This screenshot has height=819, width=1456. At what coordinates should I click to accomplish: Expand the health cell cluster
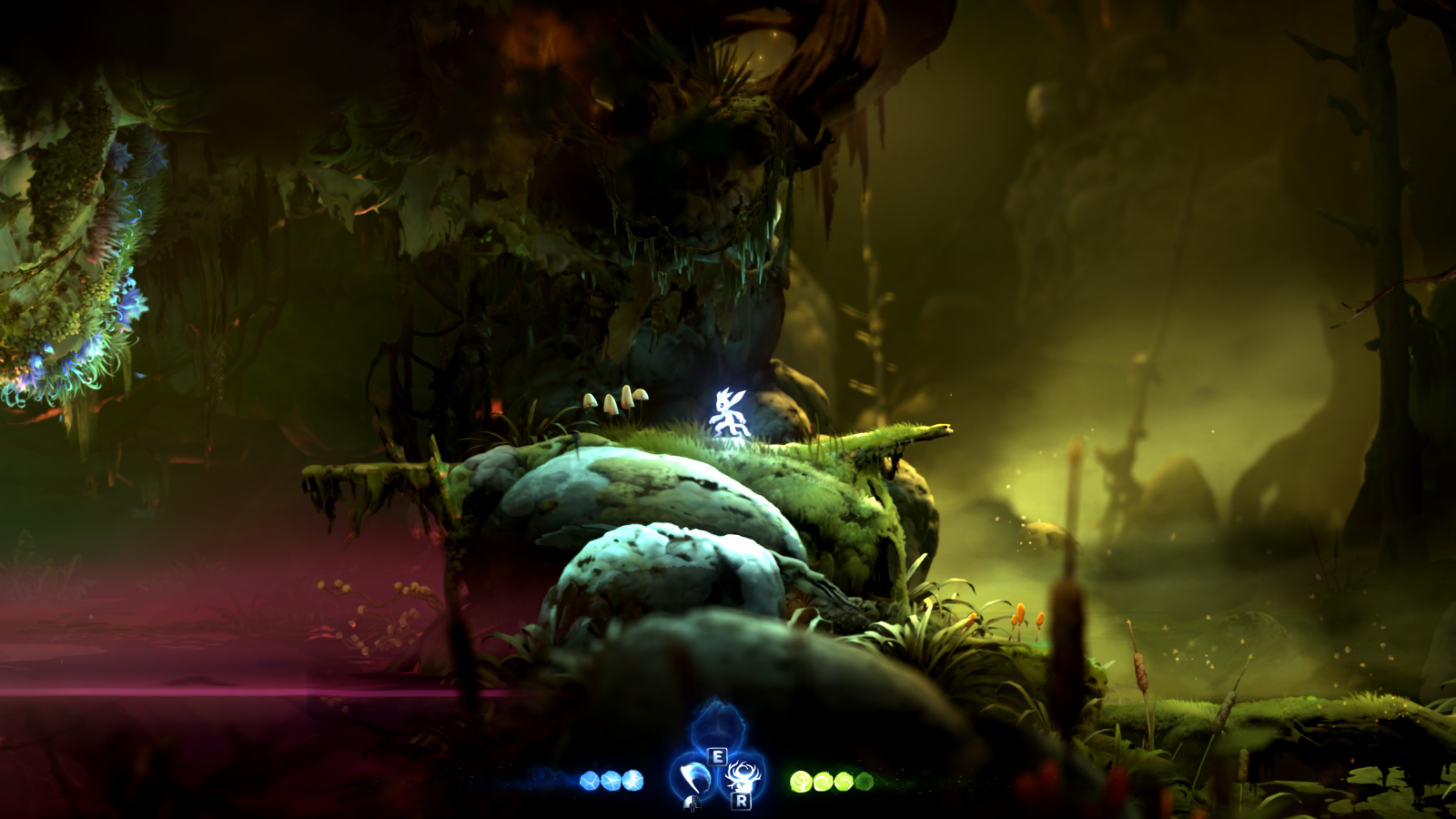click(x=831, y=781)
